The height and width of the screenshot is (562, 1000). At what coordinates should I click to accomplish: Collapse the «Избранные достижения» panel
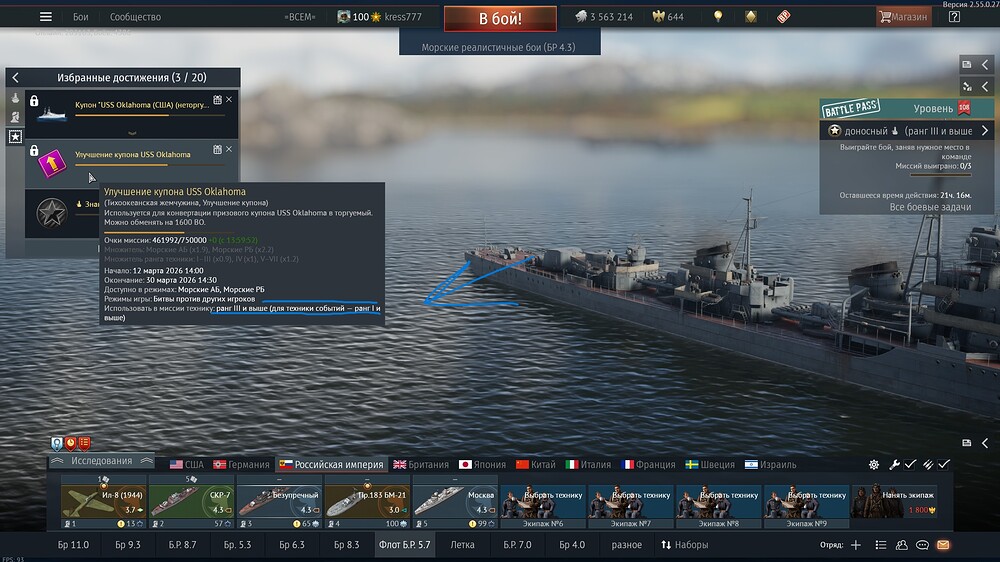[16, 77]
